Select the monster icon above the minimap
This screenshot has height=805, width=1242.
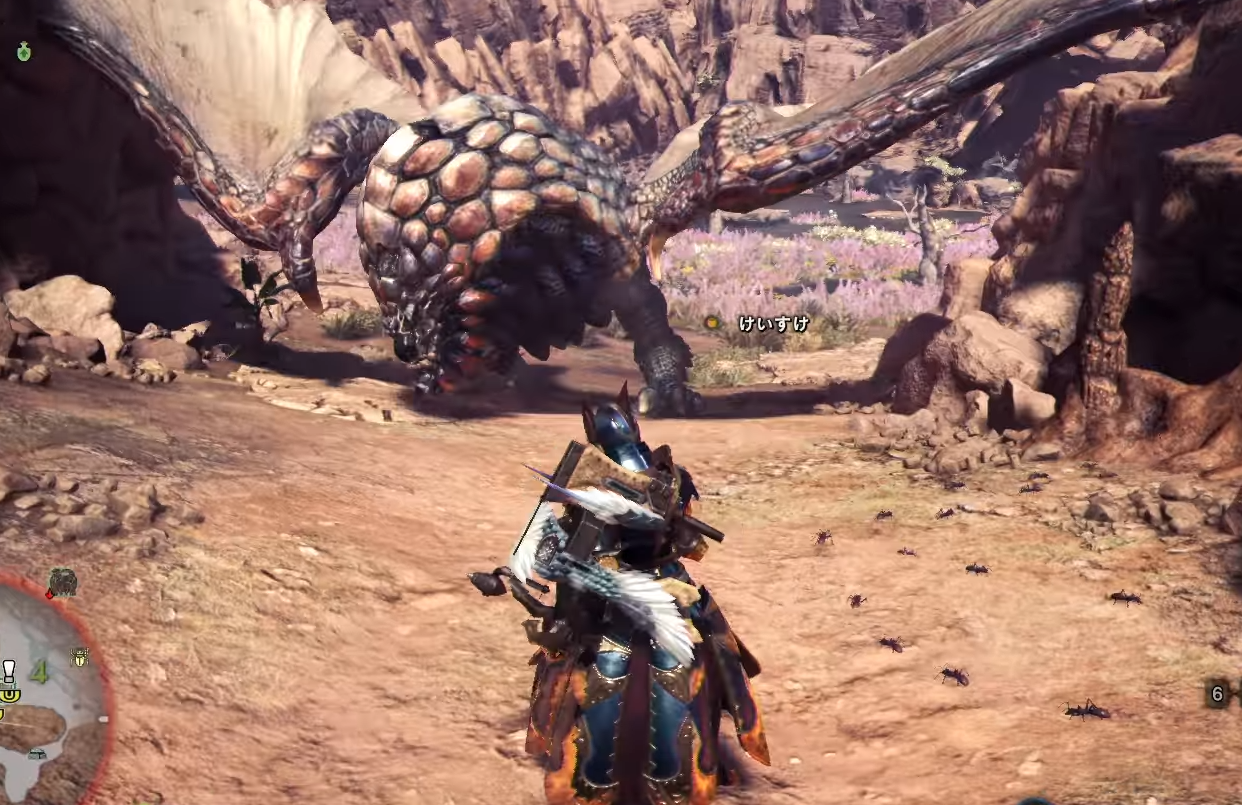62,582
